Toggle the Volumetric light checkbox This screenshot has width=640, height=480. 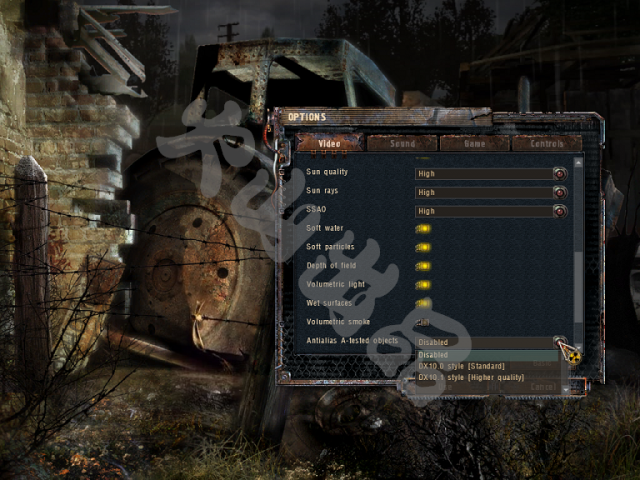point(423,285)
